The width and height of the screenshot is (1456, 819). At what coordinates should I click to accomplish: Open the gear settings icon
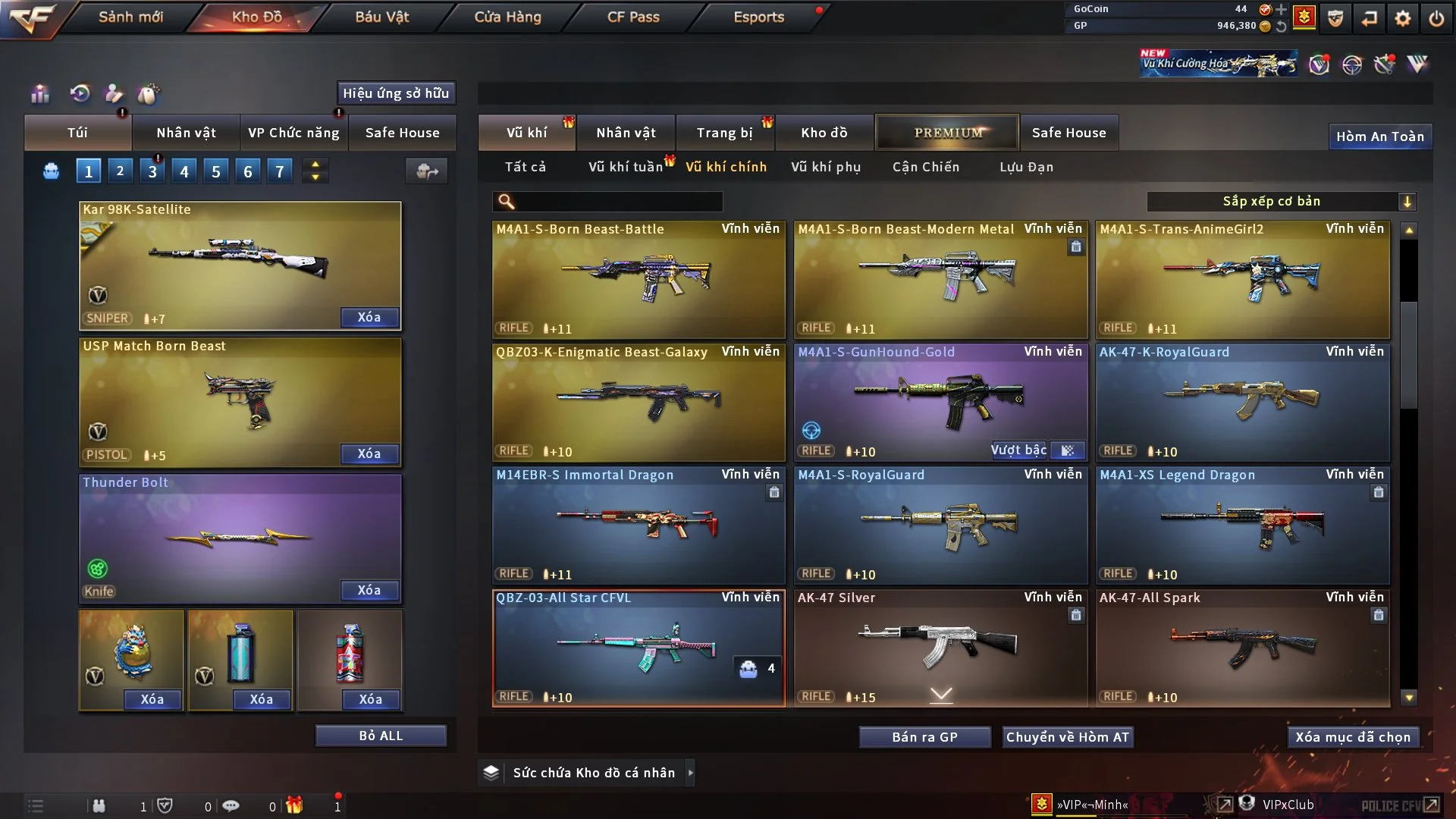[1402, 18]
